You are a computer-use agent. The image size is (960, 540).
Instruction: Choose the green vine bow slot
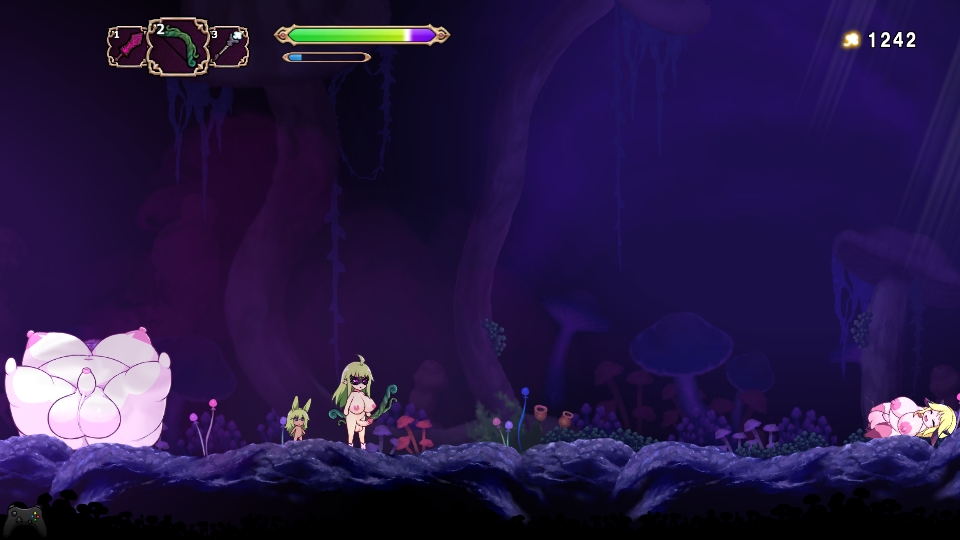(178, 47)
